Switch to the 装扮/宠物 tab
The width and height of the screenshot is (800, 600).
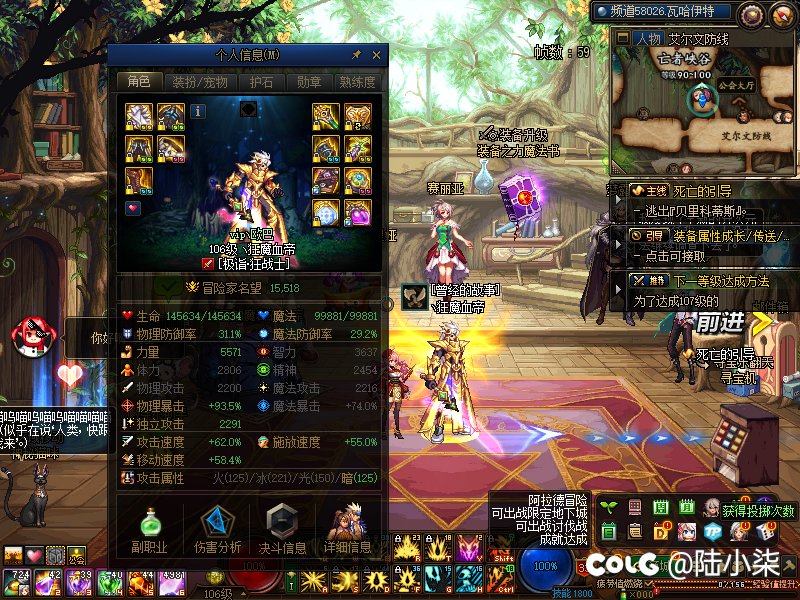point(199,82)
